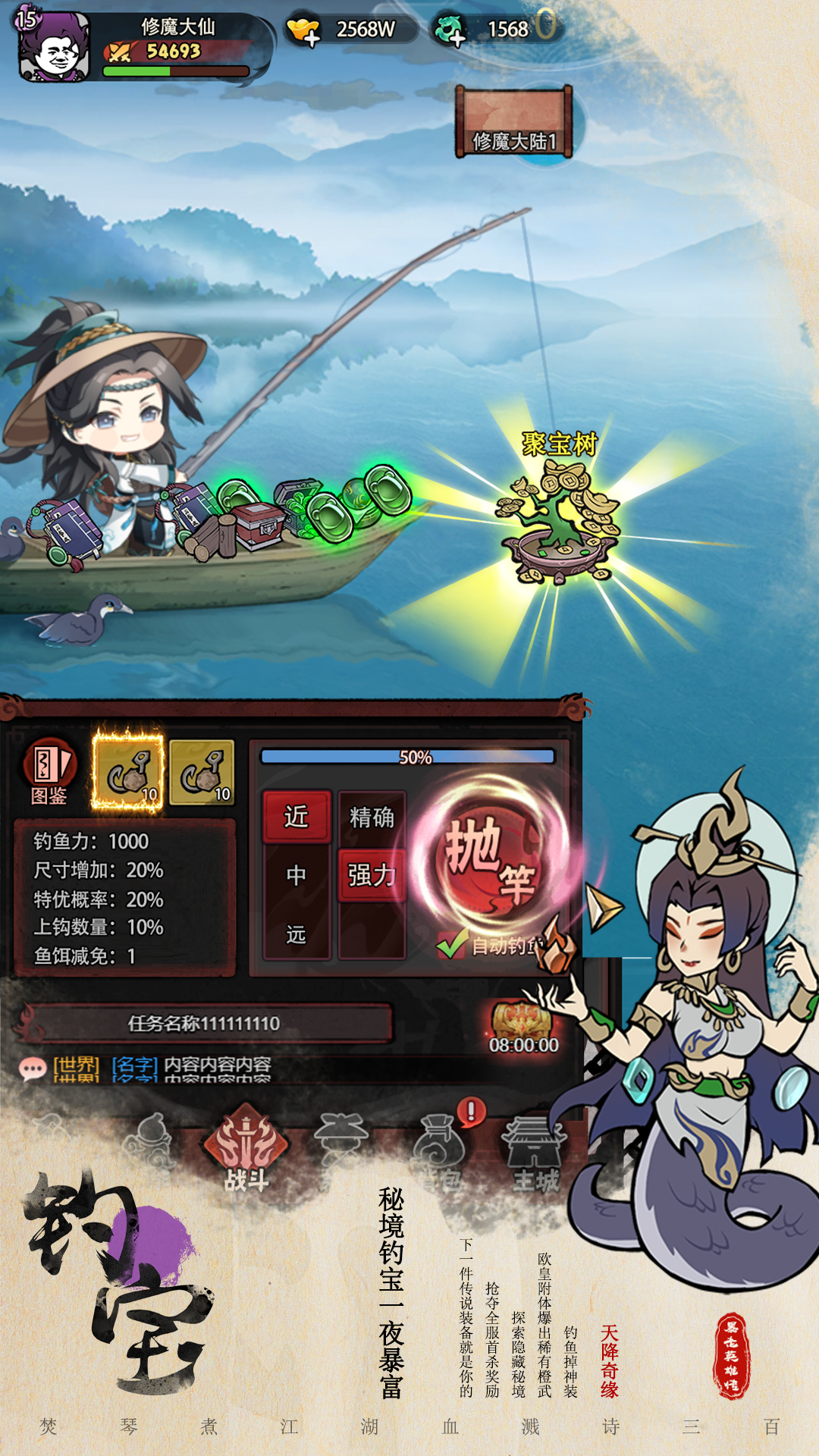Image resolution: width=819 pixels, height=1456 pixels.
Task: Open the 背包 bag tab
Action: point(441,1150)
